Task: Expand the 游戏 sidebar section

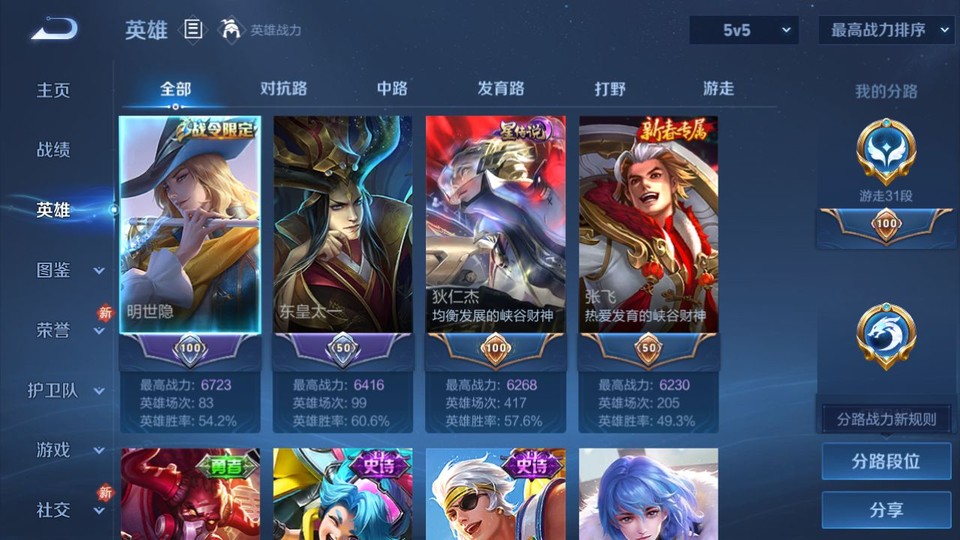Action: click(x=68, y=450)
